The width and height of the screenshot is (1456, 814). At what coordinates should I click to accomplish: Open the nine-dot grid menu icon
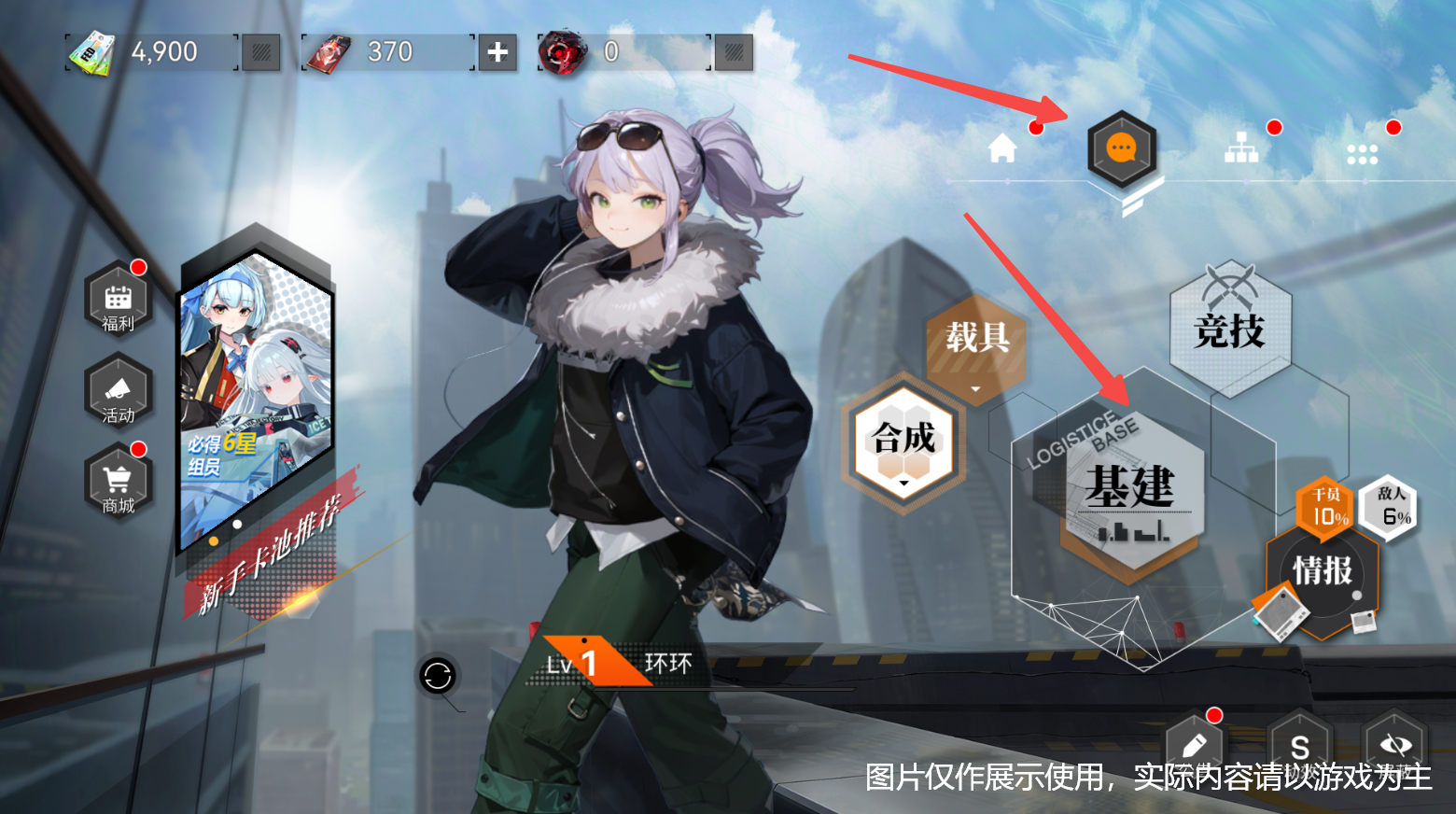(1363, 154)
